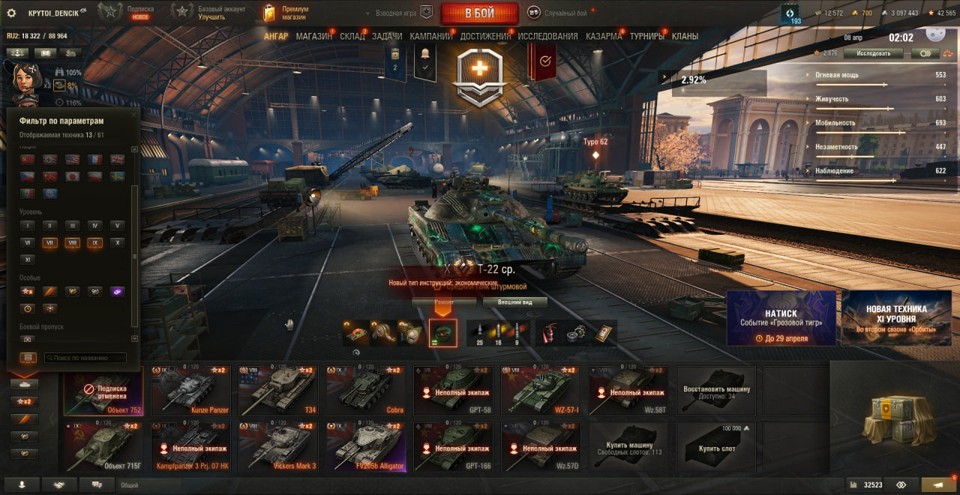
Task: Click the Купить слот tile
Action: [x=715, y=447]
